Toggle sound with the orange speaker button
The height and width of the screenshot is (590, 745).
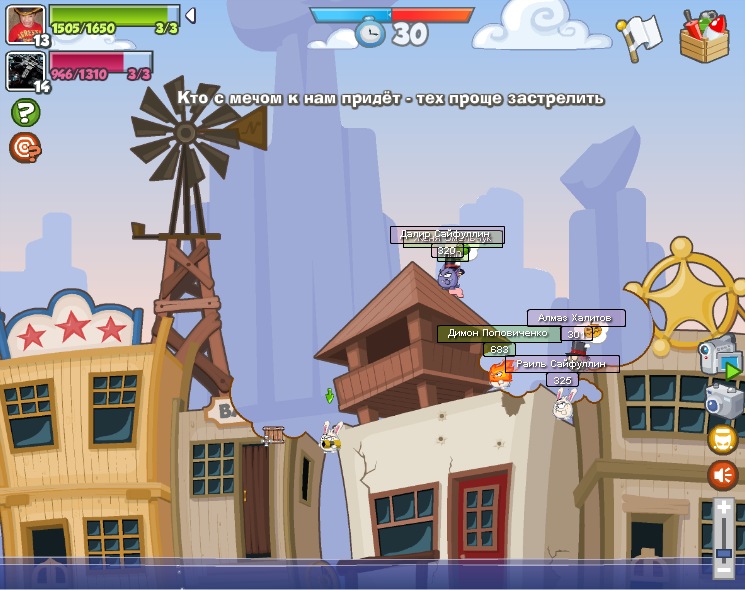click(722, 475)
